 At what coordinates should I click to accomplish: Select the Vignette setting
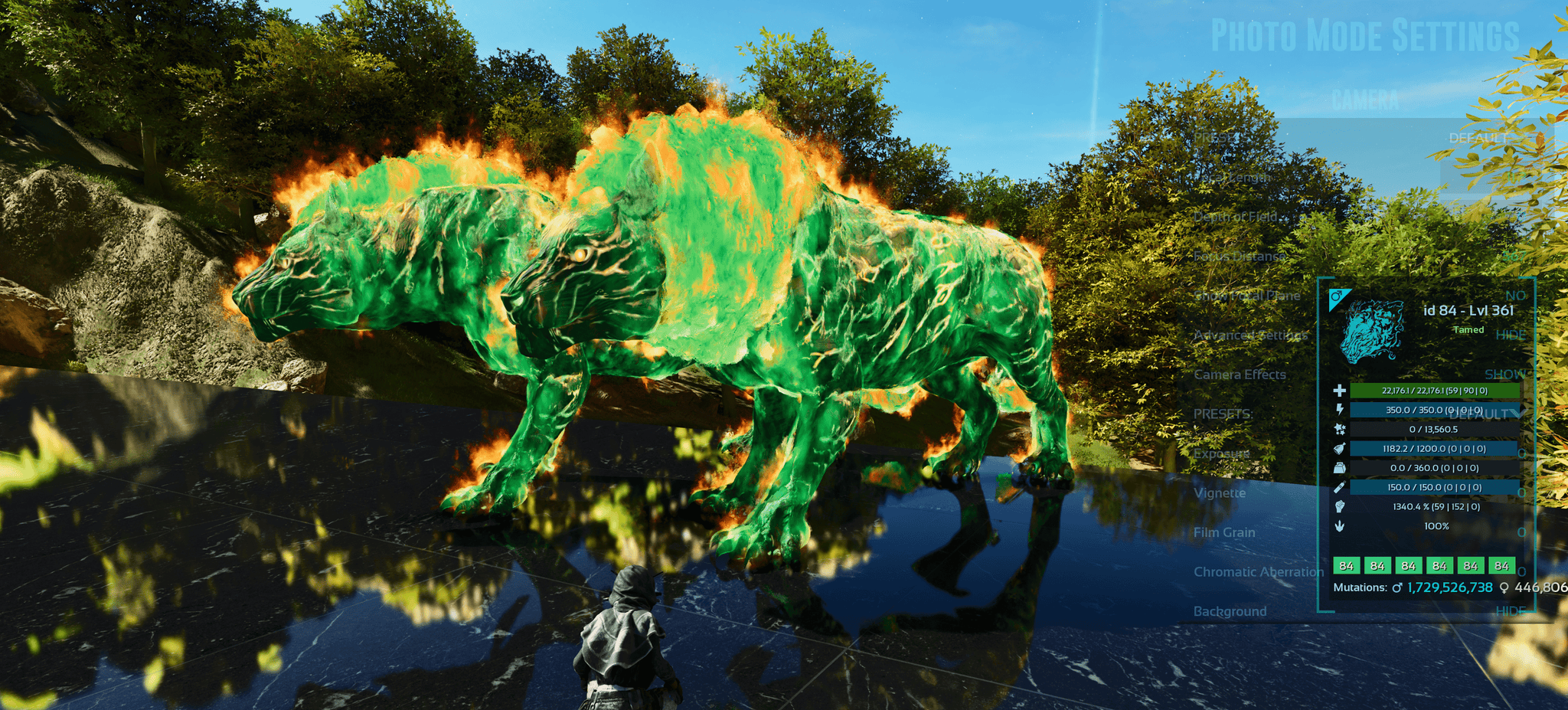click(1220, 493)
